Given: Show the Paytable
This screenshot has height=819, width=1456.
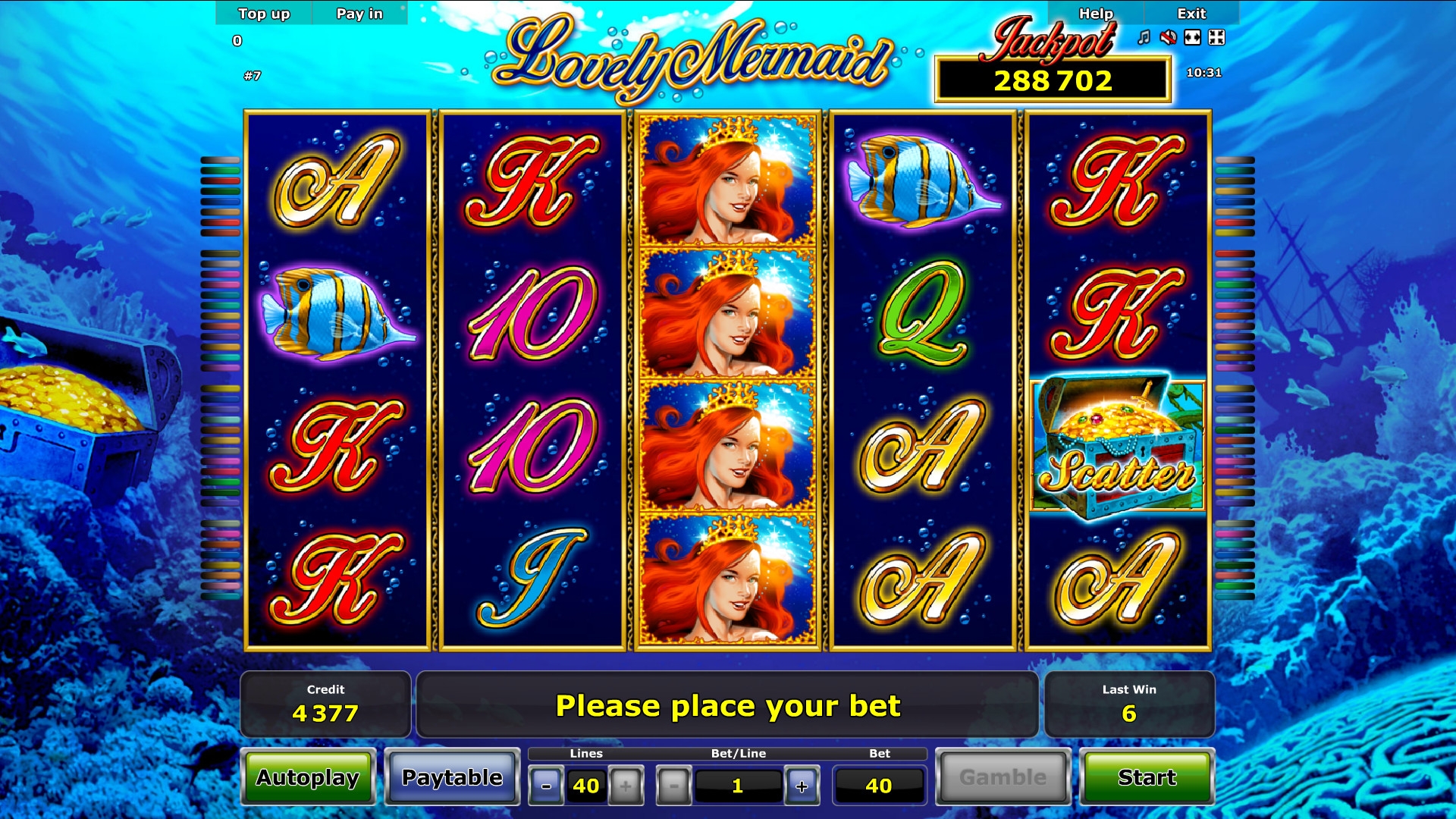Looking at the screenshot, I should point(452,777).
